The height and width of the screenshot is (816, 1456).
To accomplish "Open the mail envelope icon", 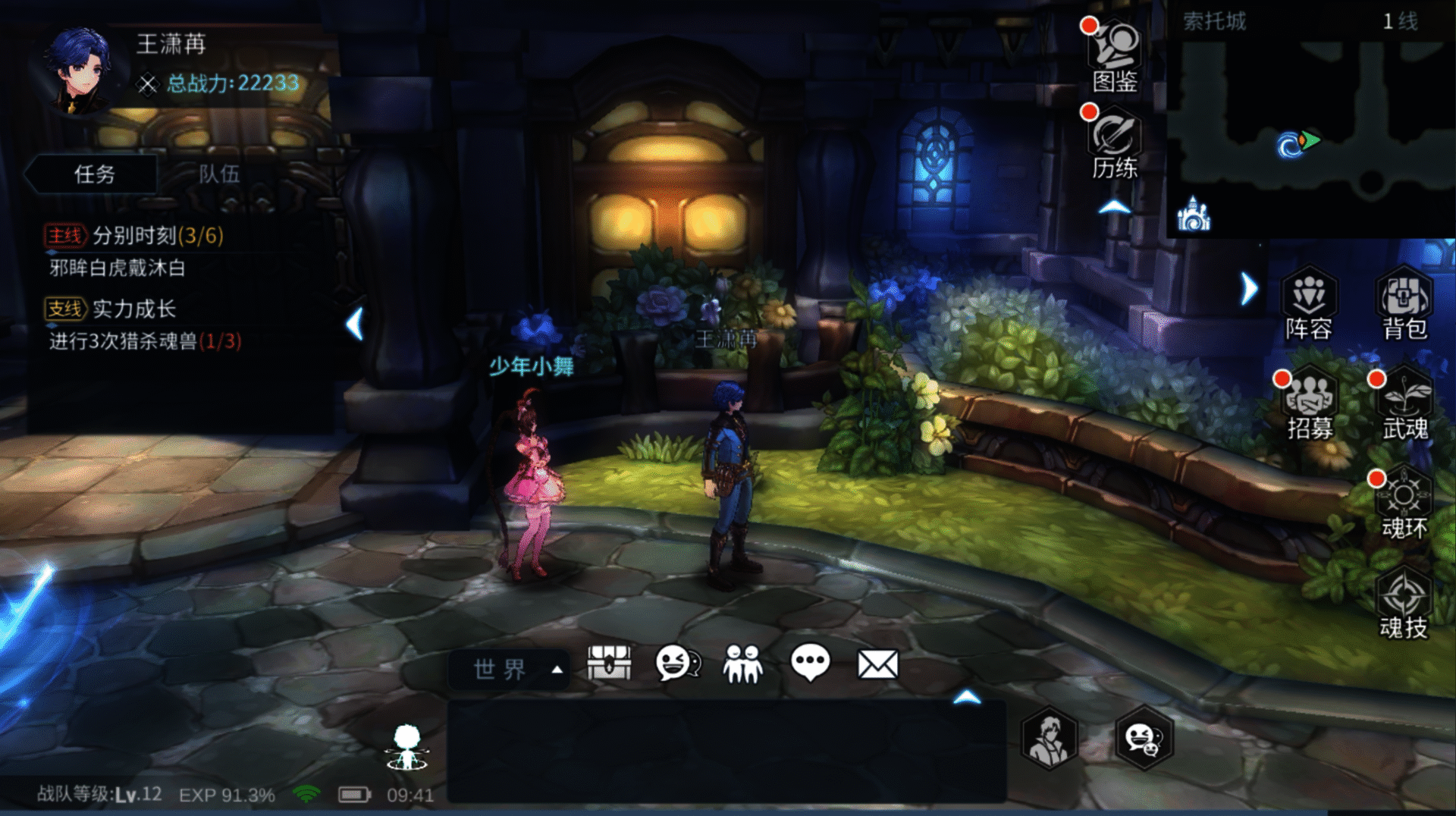I will [877, 664].
